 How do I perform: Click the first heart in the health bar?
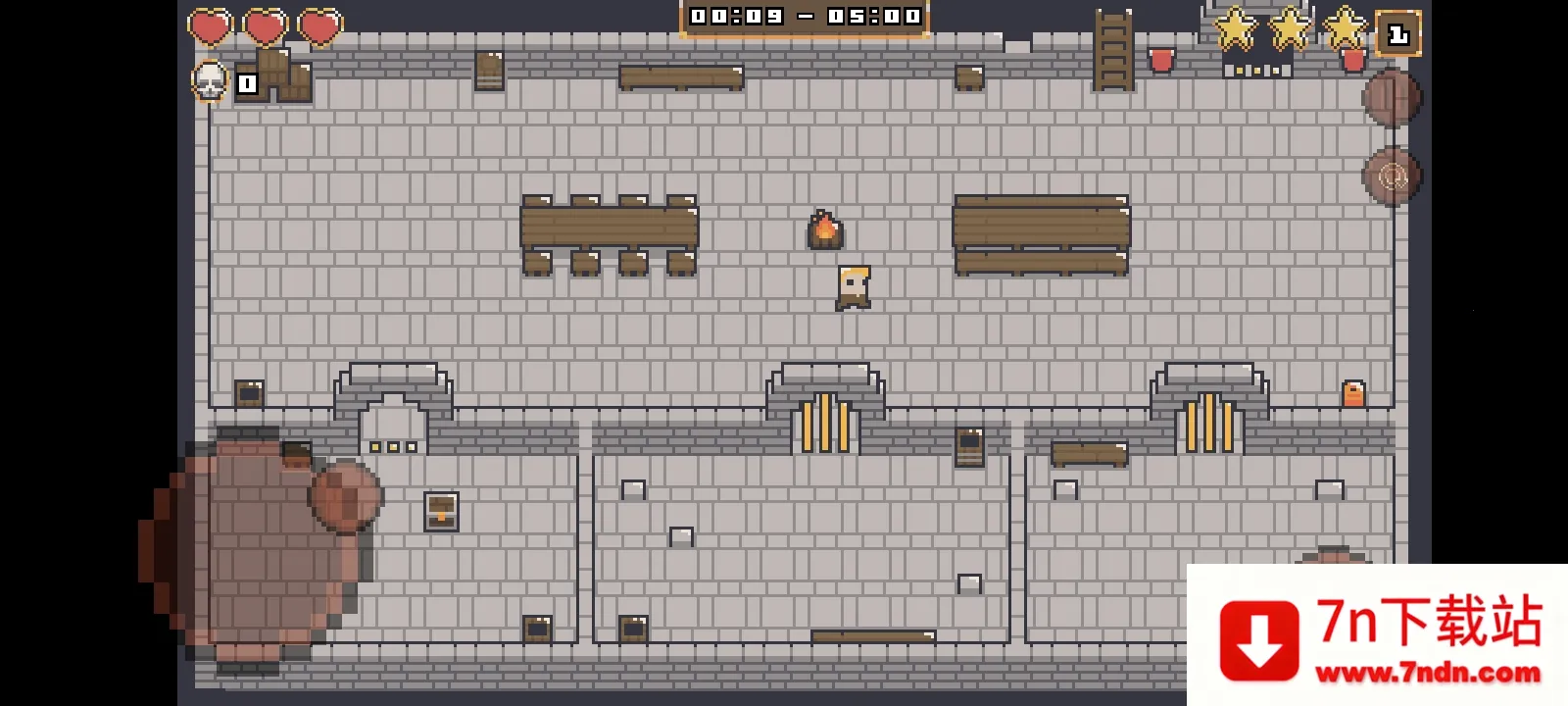coord(210,25)
